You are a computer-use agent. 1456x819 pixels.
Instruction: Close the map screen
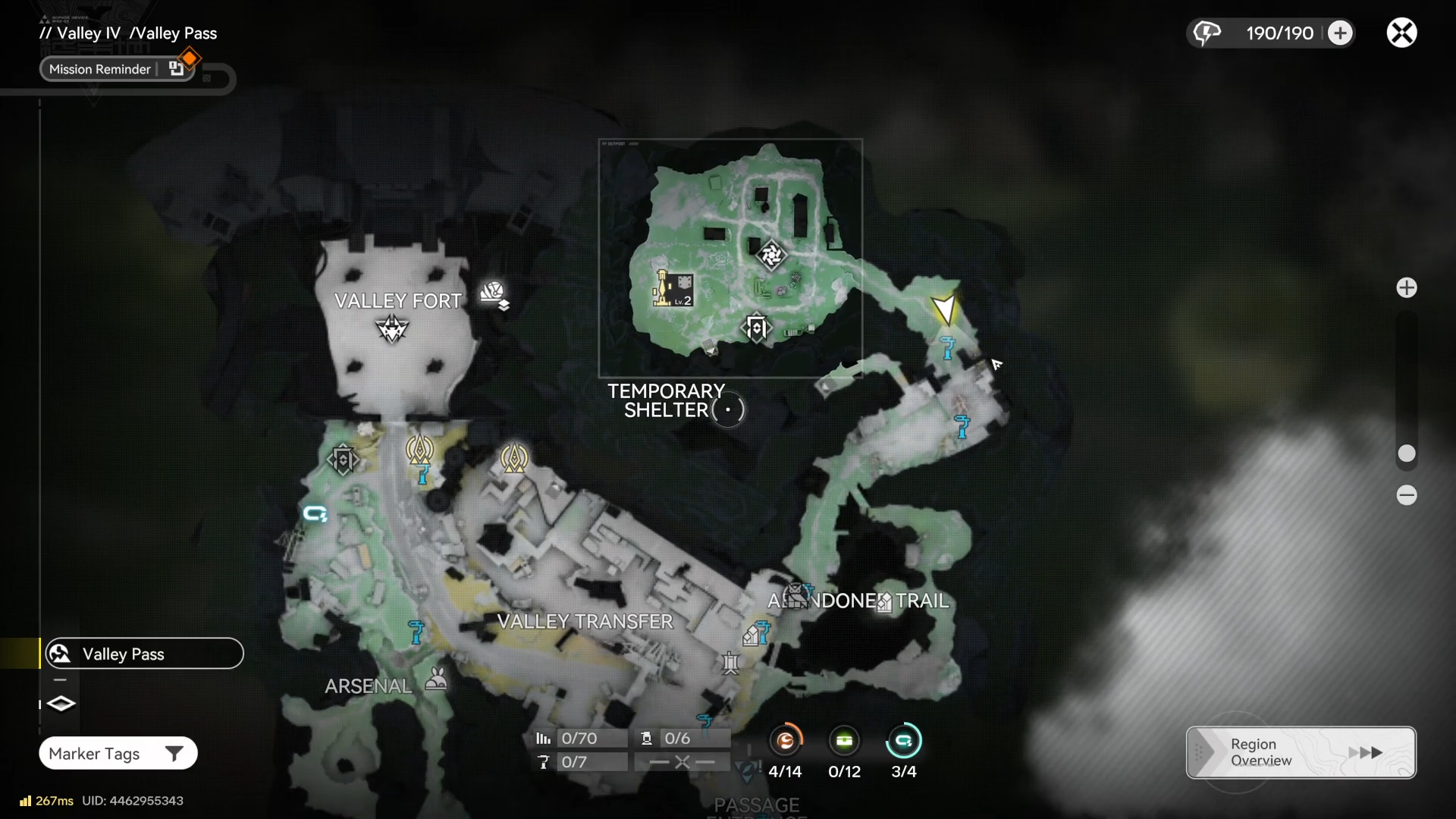point(1401,33)
